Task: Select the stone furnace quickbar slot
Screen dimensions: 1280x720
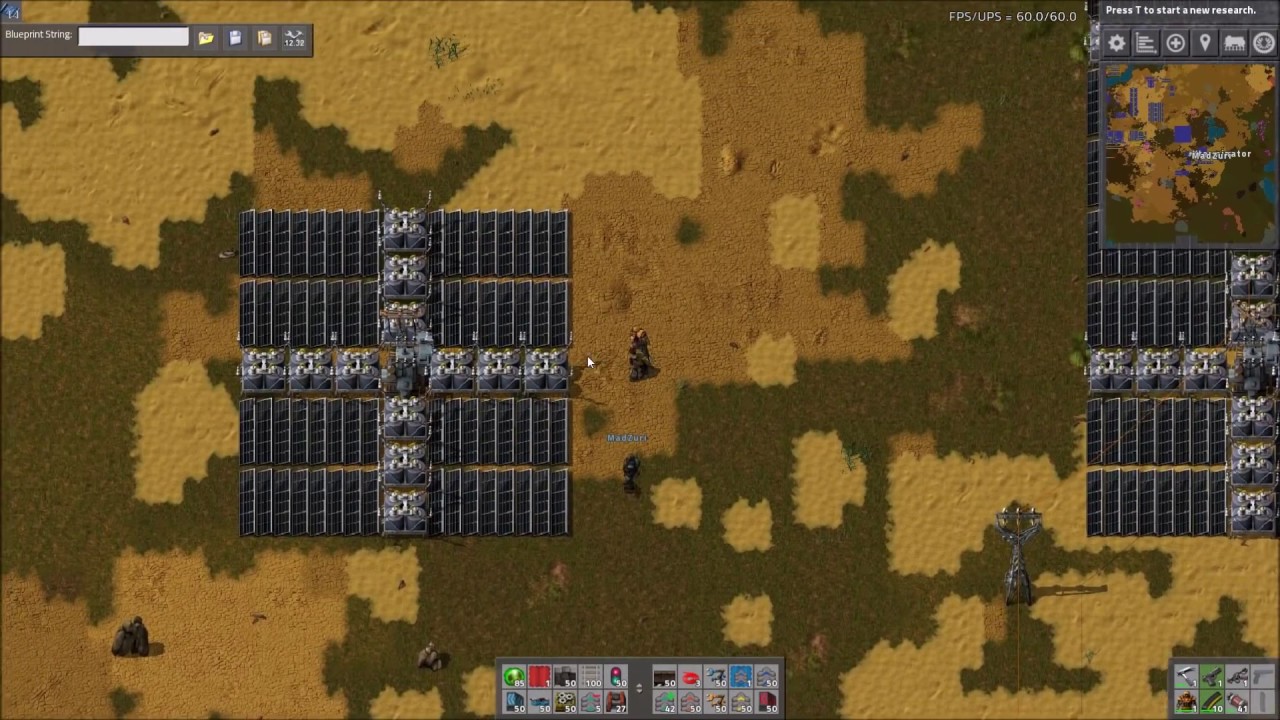Action: [617, 703]
